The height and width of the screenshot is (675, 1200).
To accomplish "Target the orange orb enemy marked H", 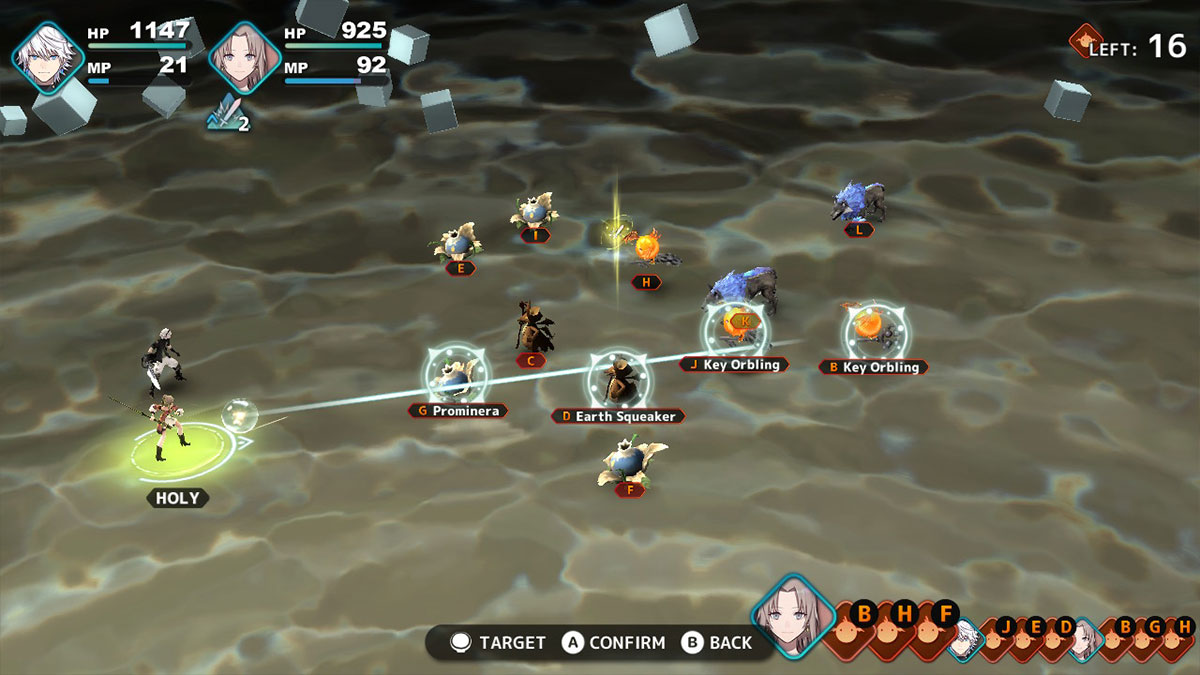I will (647, 247).
